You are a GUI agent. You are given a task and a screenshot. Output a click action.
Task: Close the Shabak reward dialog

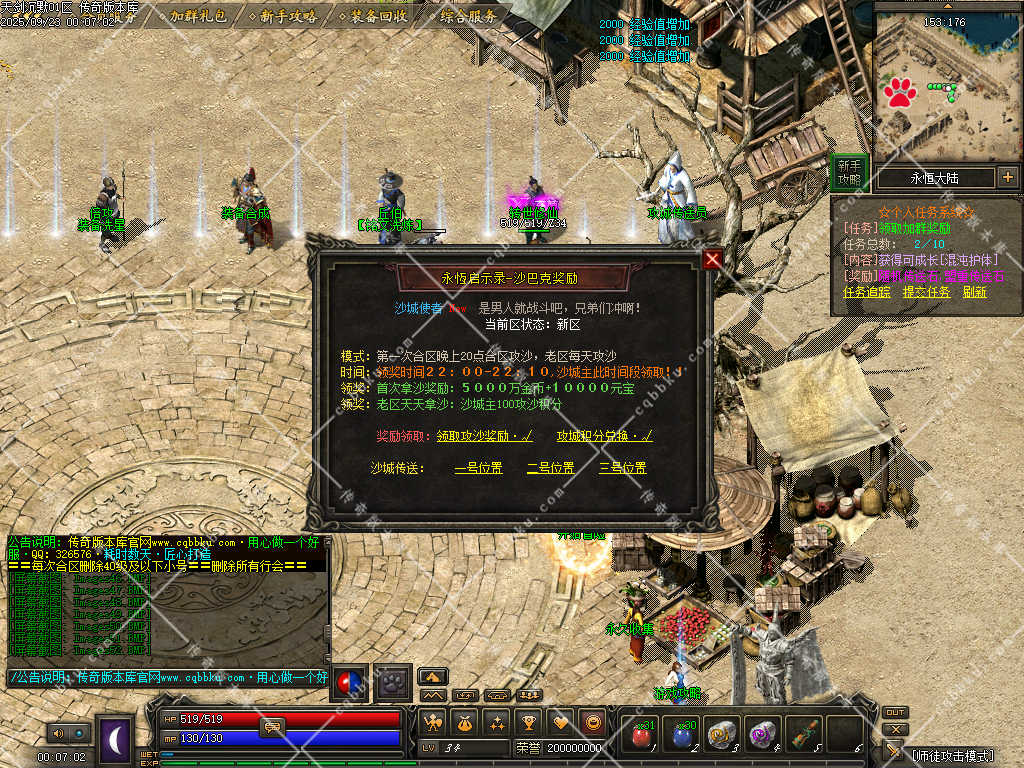(x=712, y=260)
